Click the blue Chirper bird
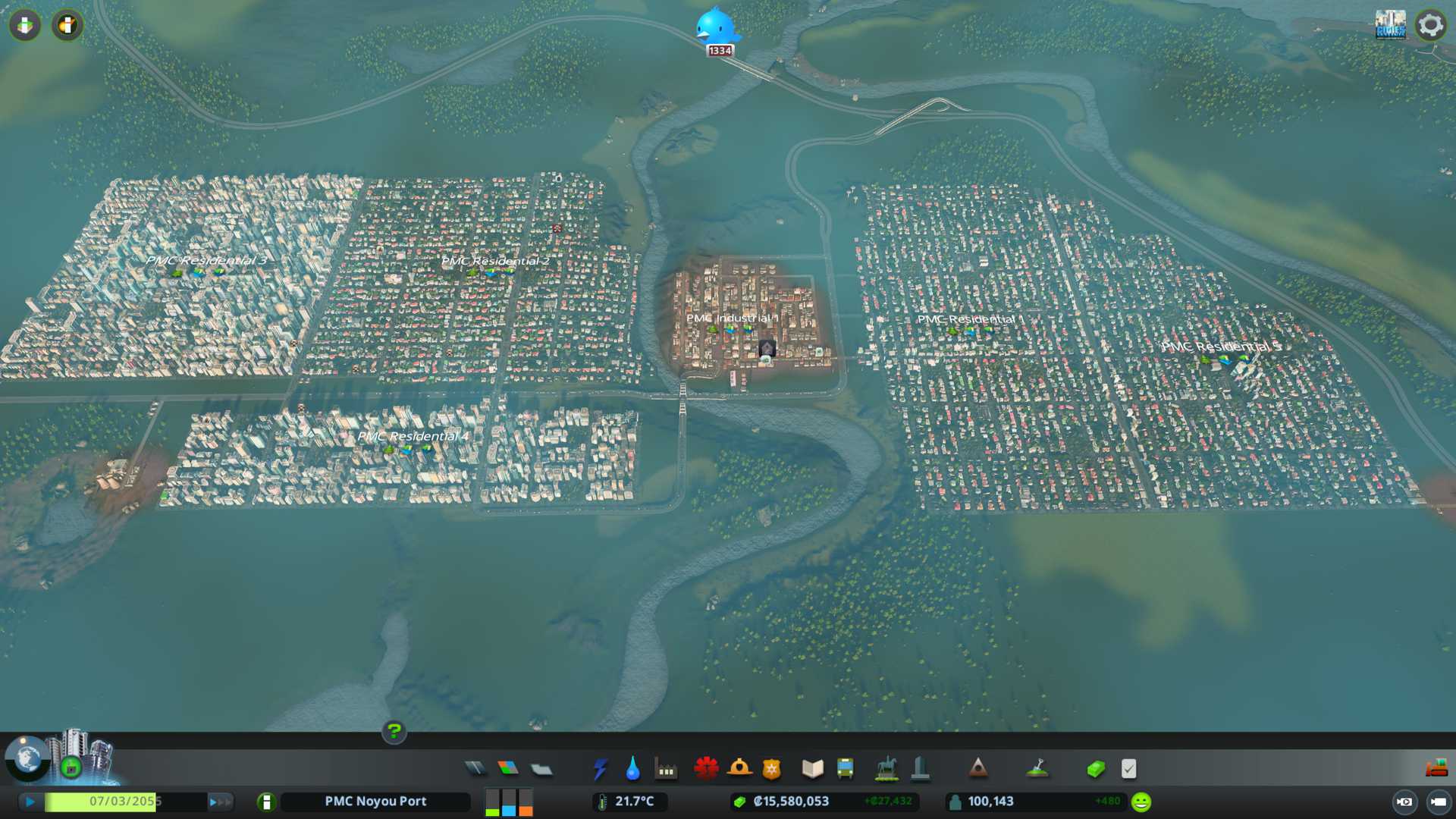The height and width of the screenshot is (819, 1456). [x=717, y=27]
